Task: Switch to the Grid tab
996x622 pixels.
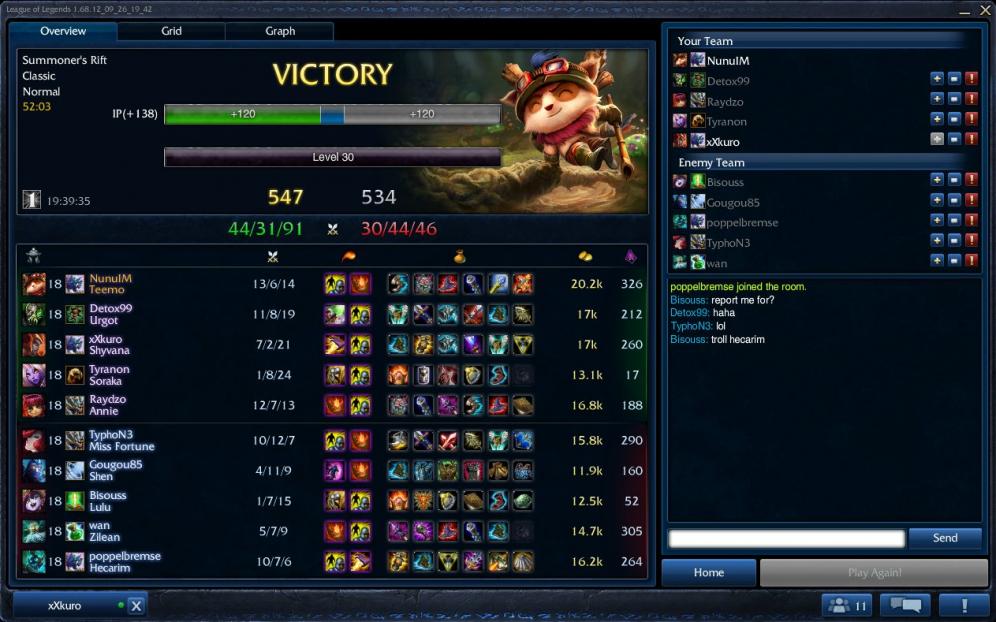Action: [172, 31]
